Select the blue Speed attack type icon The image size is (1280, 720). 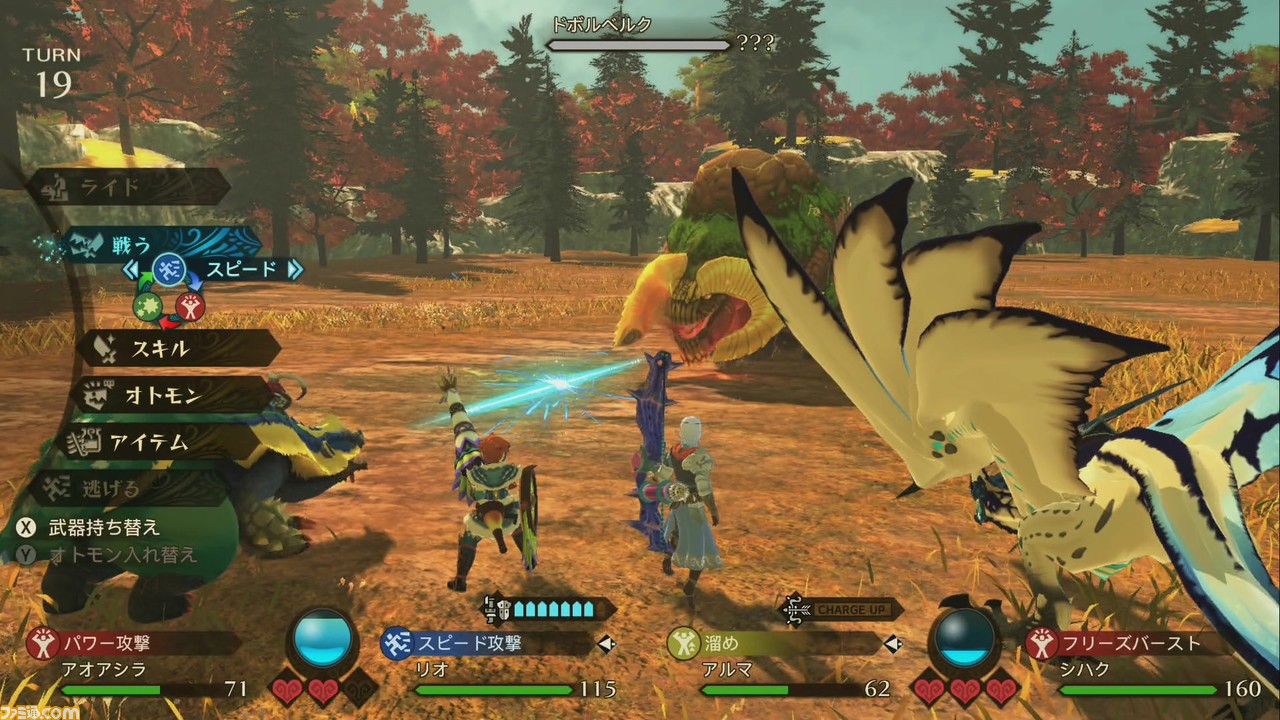tap(168, 270)
